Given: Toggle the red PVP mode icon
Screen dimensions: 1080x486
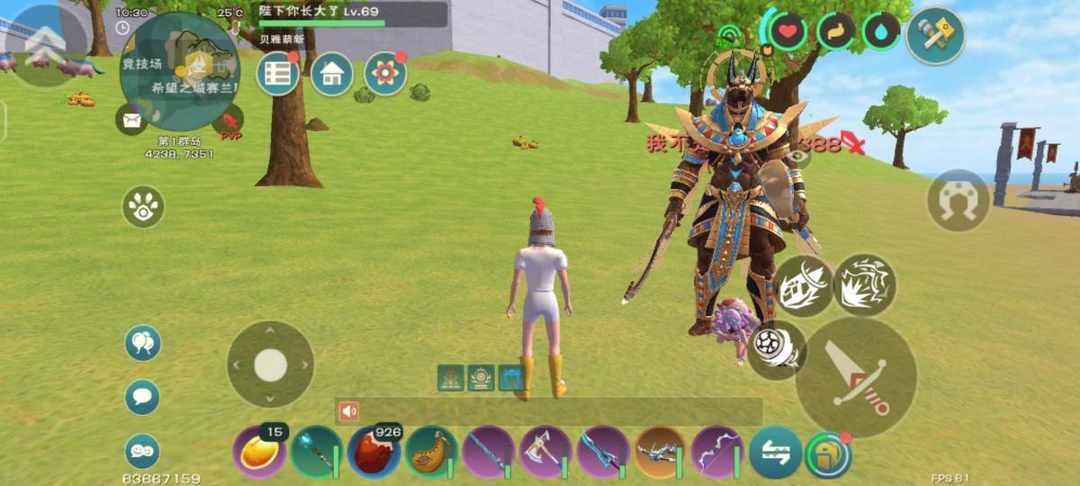Looking at the screenshot, I should tap(231, 124).
